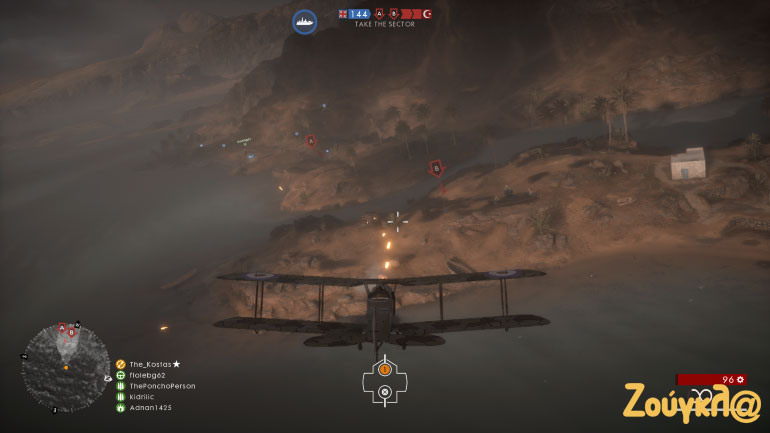
Task: Select objective B marker on the minimap
Action: point(71,332)
